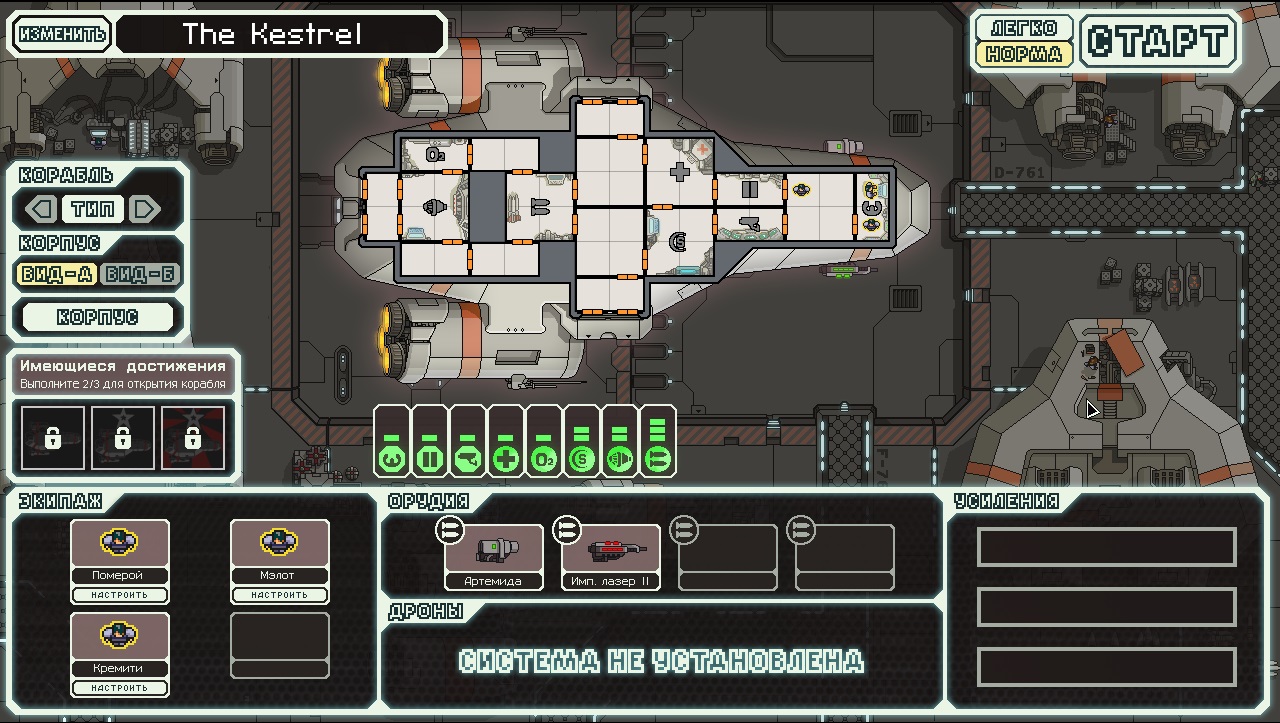
Task: Select the ЛЕГКО difficulty option
Action: pyautogui.click(x=1024, y=27)
